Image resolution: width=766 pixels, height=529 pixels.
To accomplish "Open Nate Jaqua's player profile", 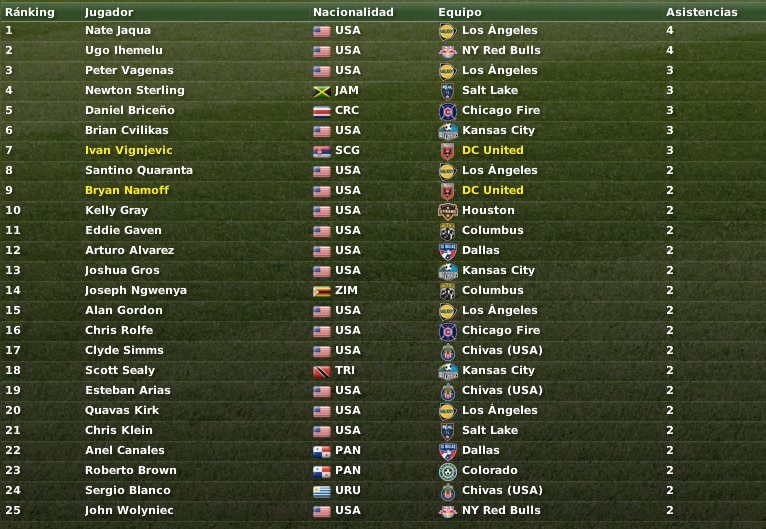I will pyautogui.click(x=118, y=30).
